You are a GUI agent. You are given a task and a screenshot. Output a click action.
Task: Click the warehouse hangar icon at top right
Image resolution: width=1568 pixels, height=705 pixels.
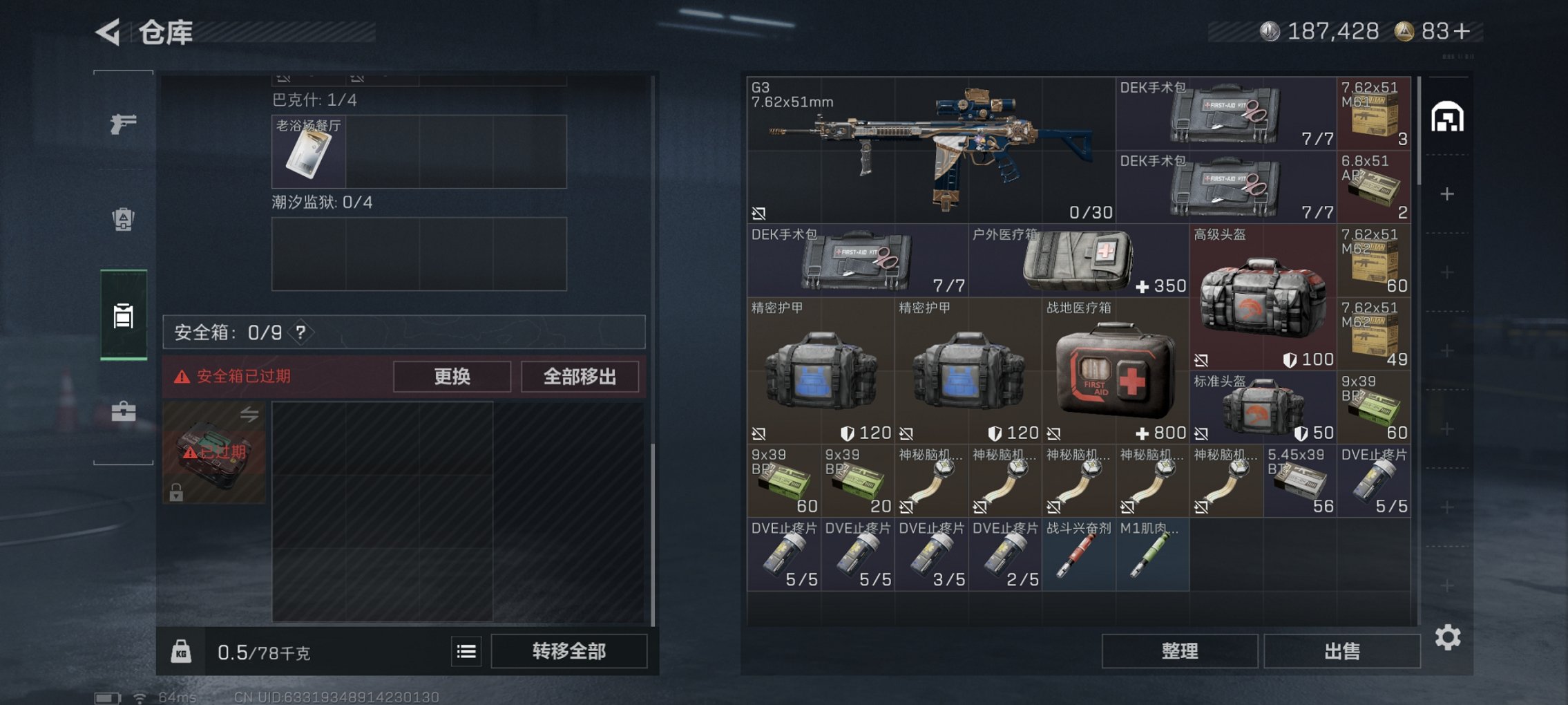click(x=1448, y=117)
